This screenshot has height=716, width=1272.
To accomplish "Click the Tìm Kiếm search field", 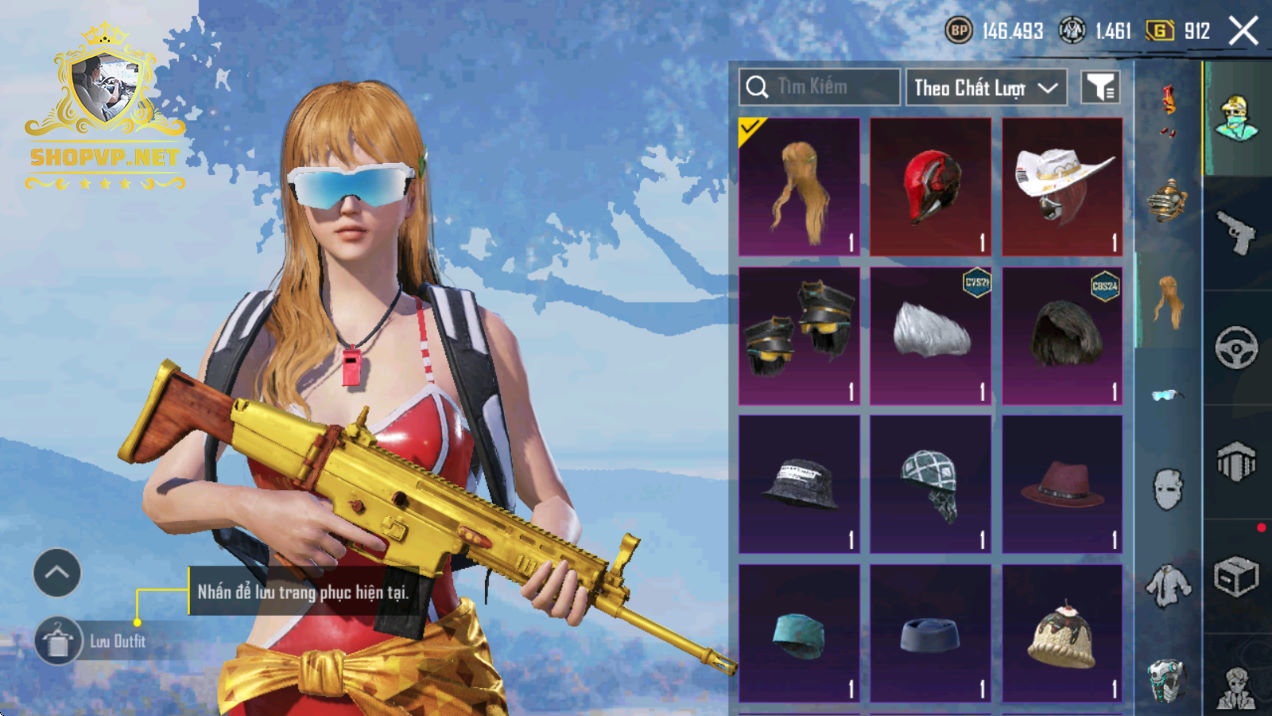I will [x=820, y=87].
